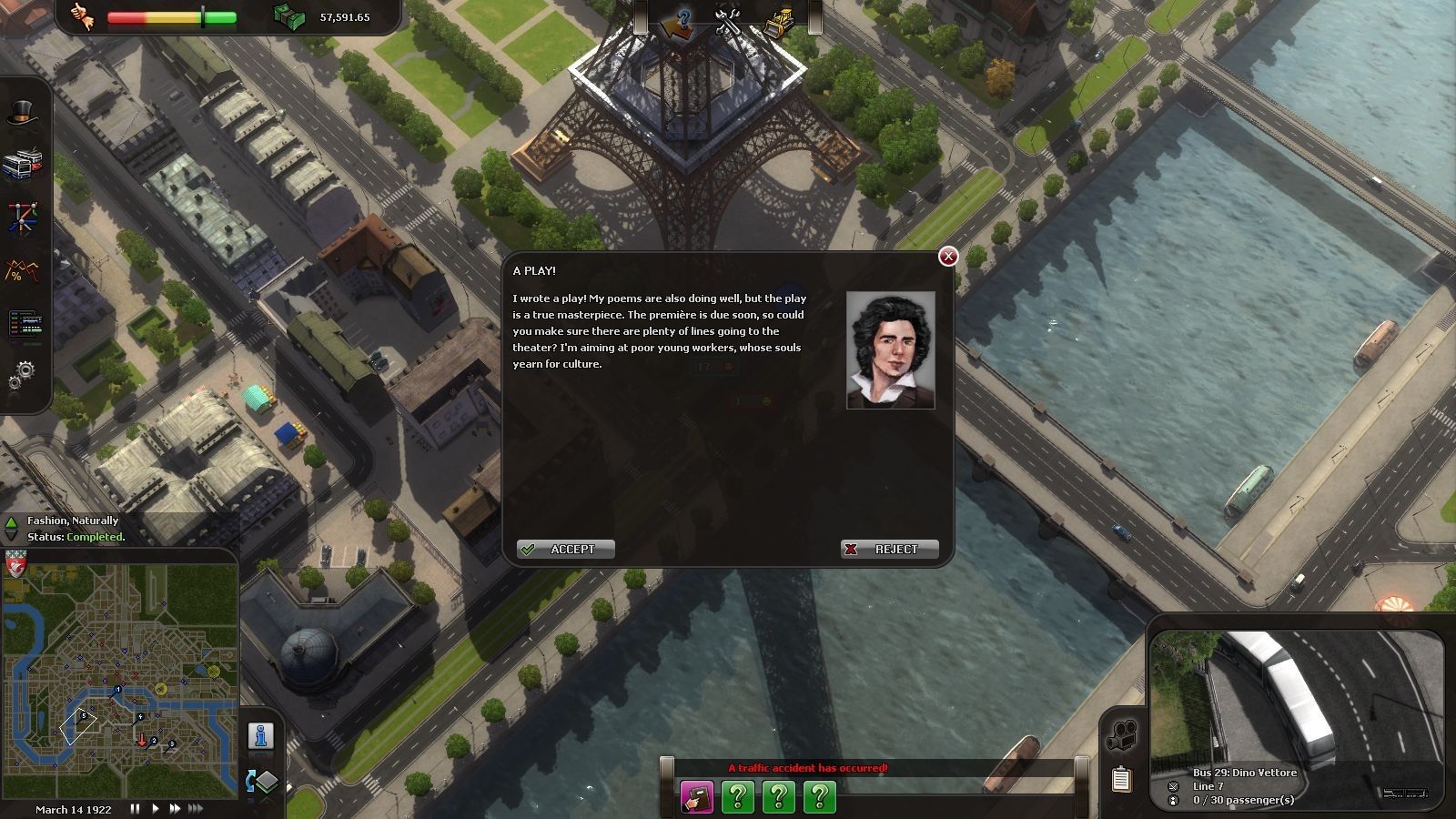Set game speed to normal play
Viewport: 1456px width, 819px height.
click(x=156, y=808)
